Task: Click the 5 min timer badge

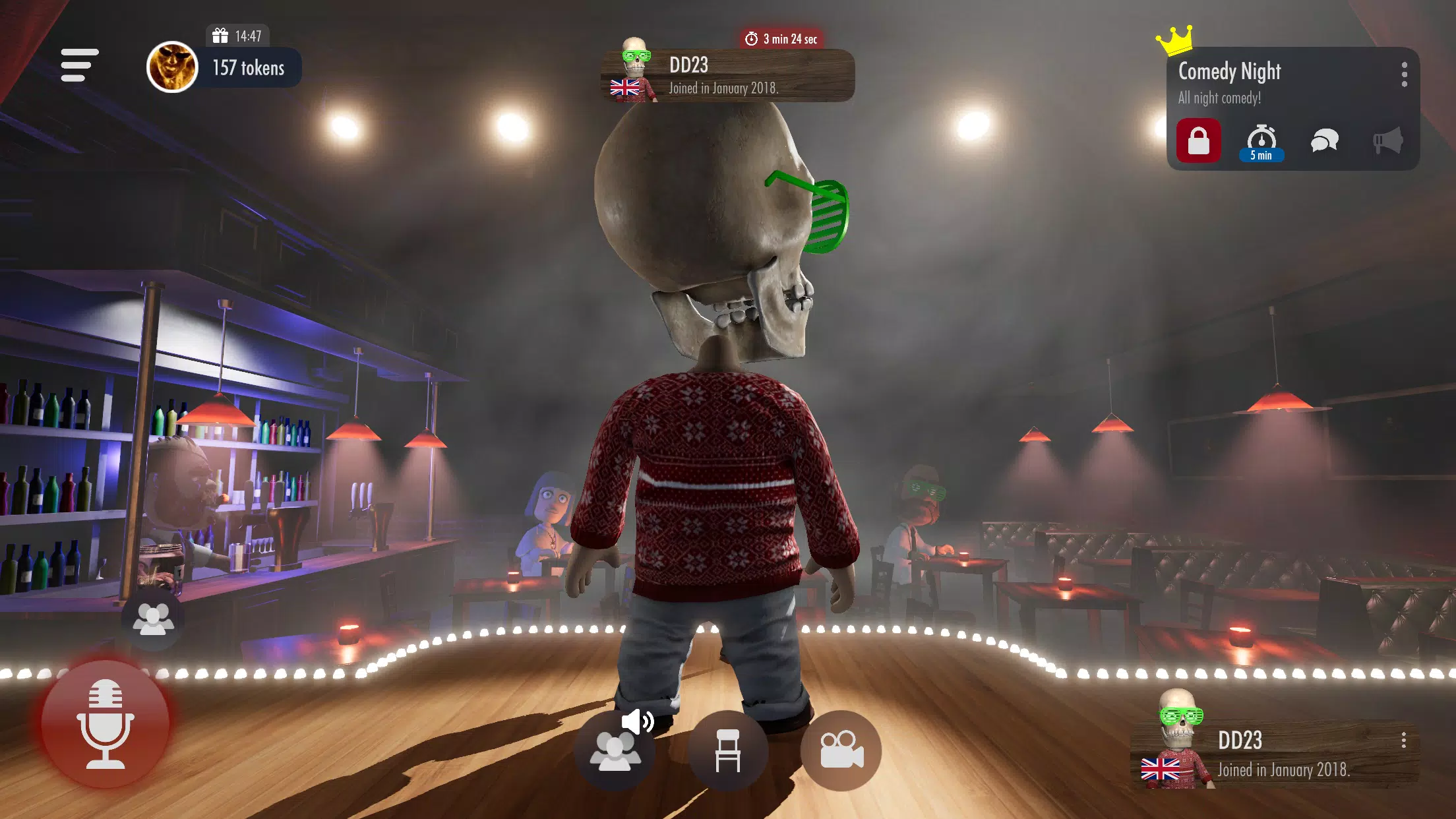Action: point(1260,156)
